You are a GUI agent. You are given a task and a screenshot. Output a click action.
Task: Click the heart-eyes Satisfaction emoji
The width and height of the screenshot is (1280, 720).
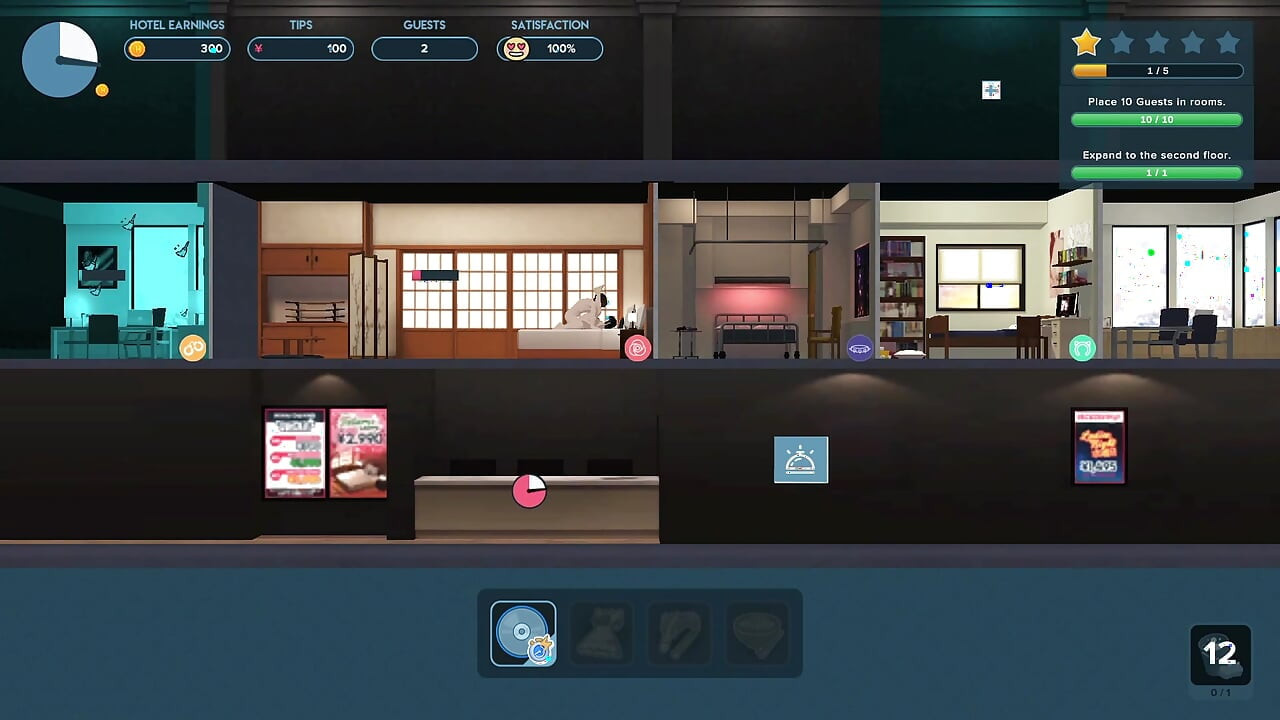517,48
